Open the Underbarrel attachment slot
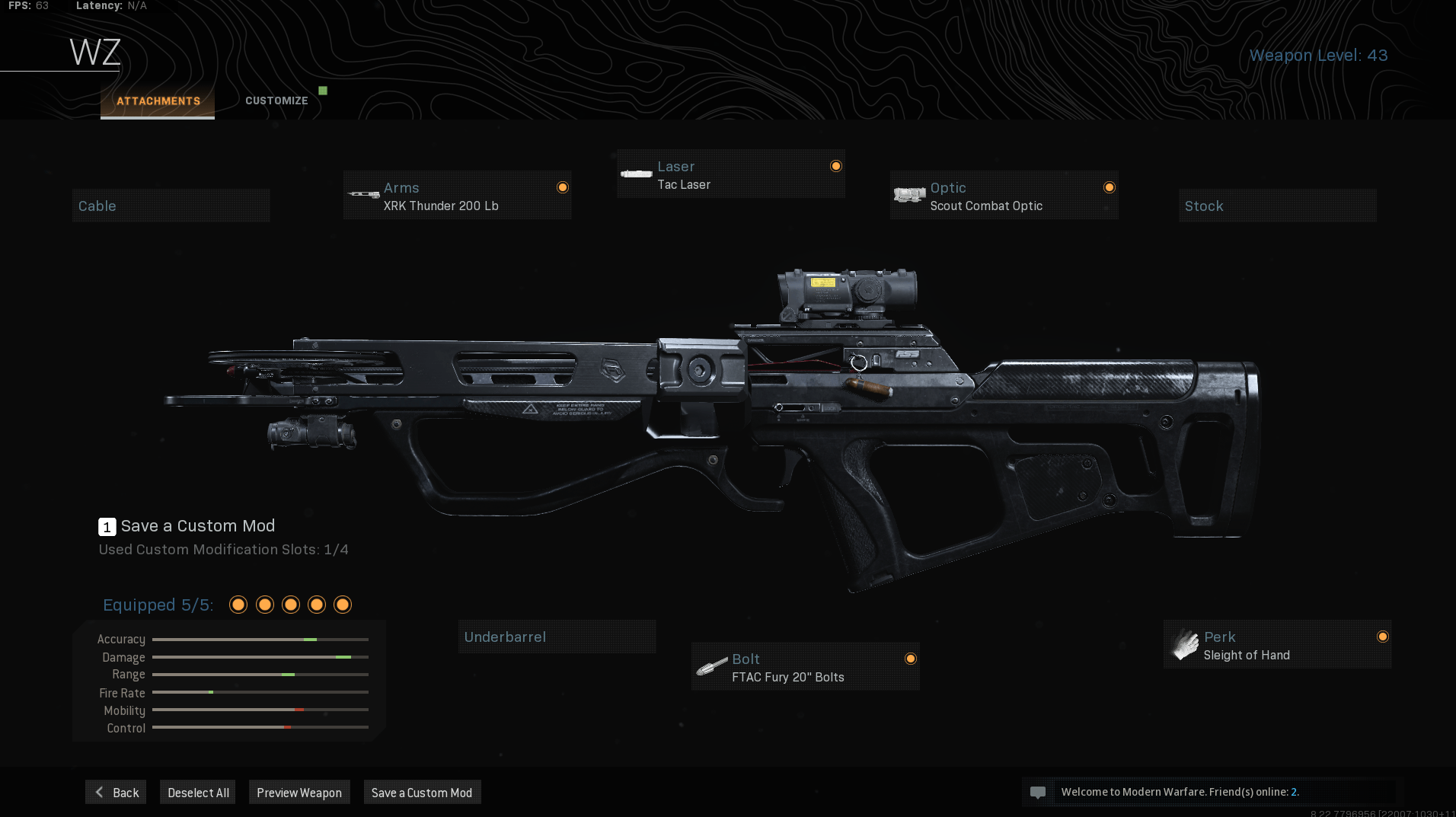Screen dimensions: 1456x817 point(557,637)
